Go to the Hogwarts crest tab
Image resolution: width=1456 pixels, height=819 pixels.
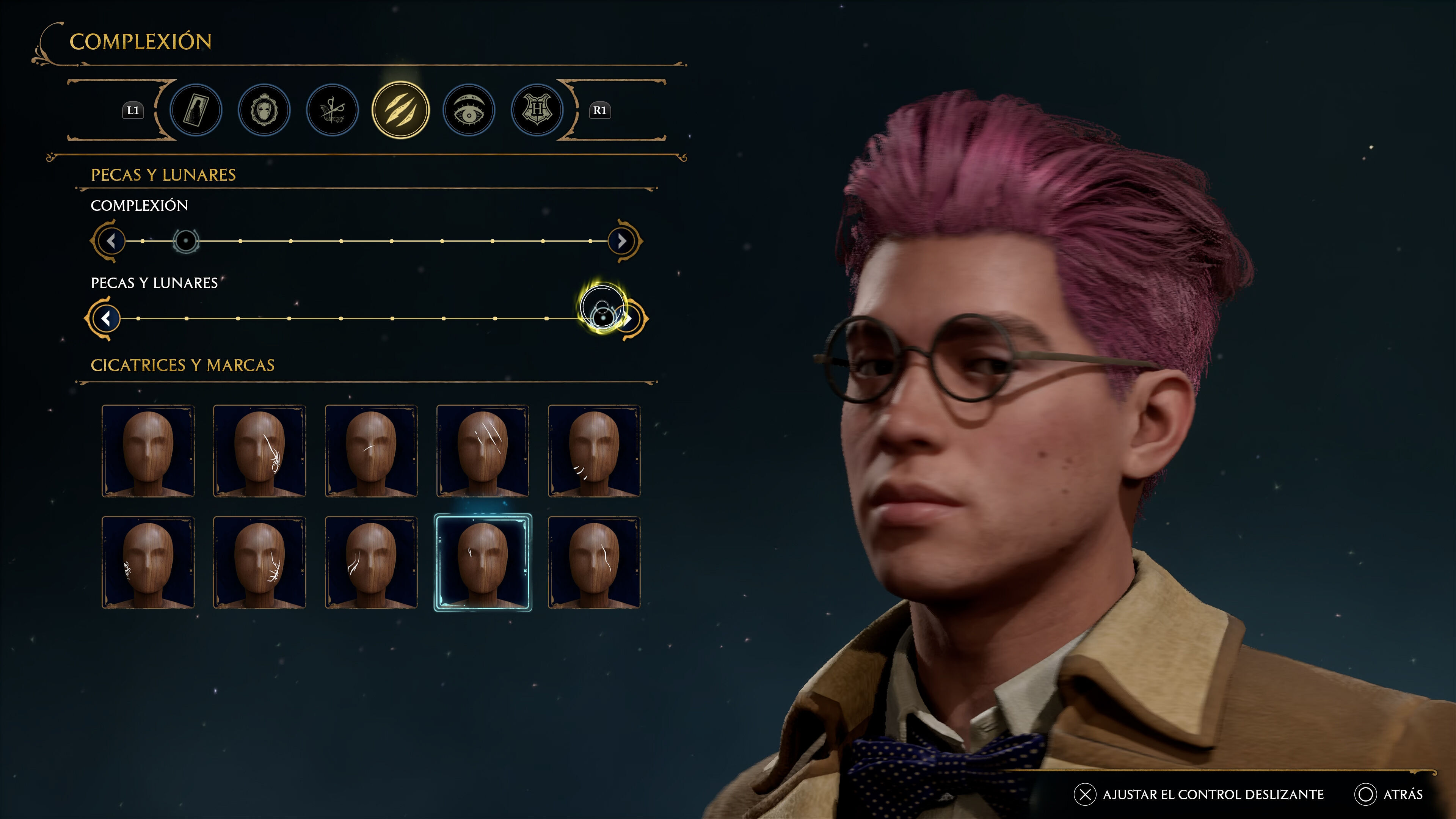click(537, 110)
